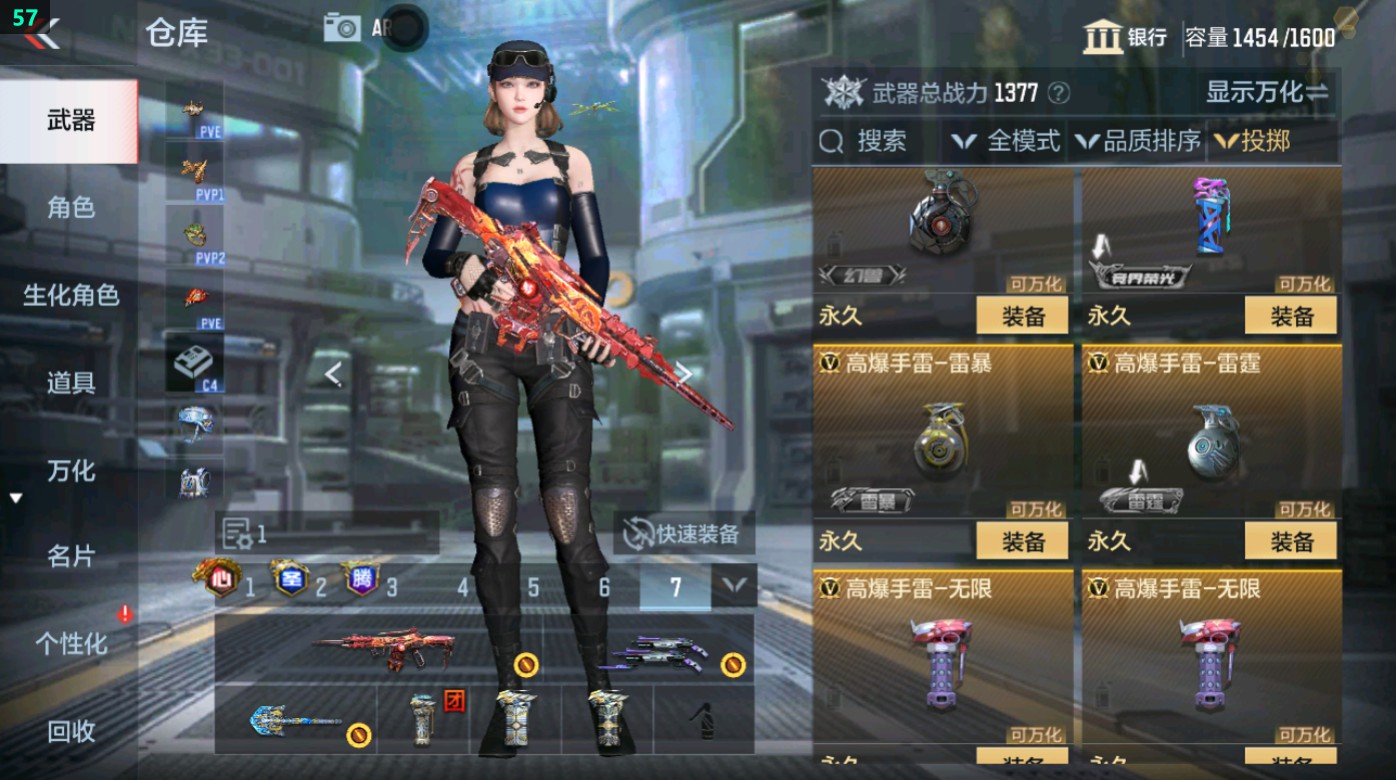This screenshot has width=1396, height=780.
Task: Select loadout preset 2 with the 圣 emblem
Action: (288, 577)
